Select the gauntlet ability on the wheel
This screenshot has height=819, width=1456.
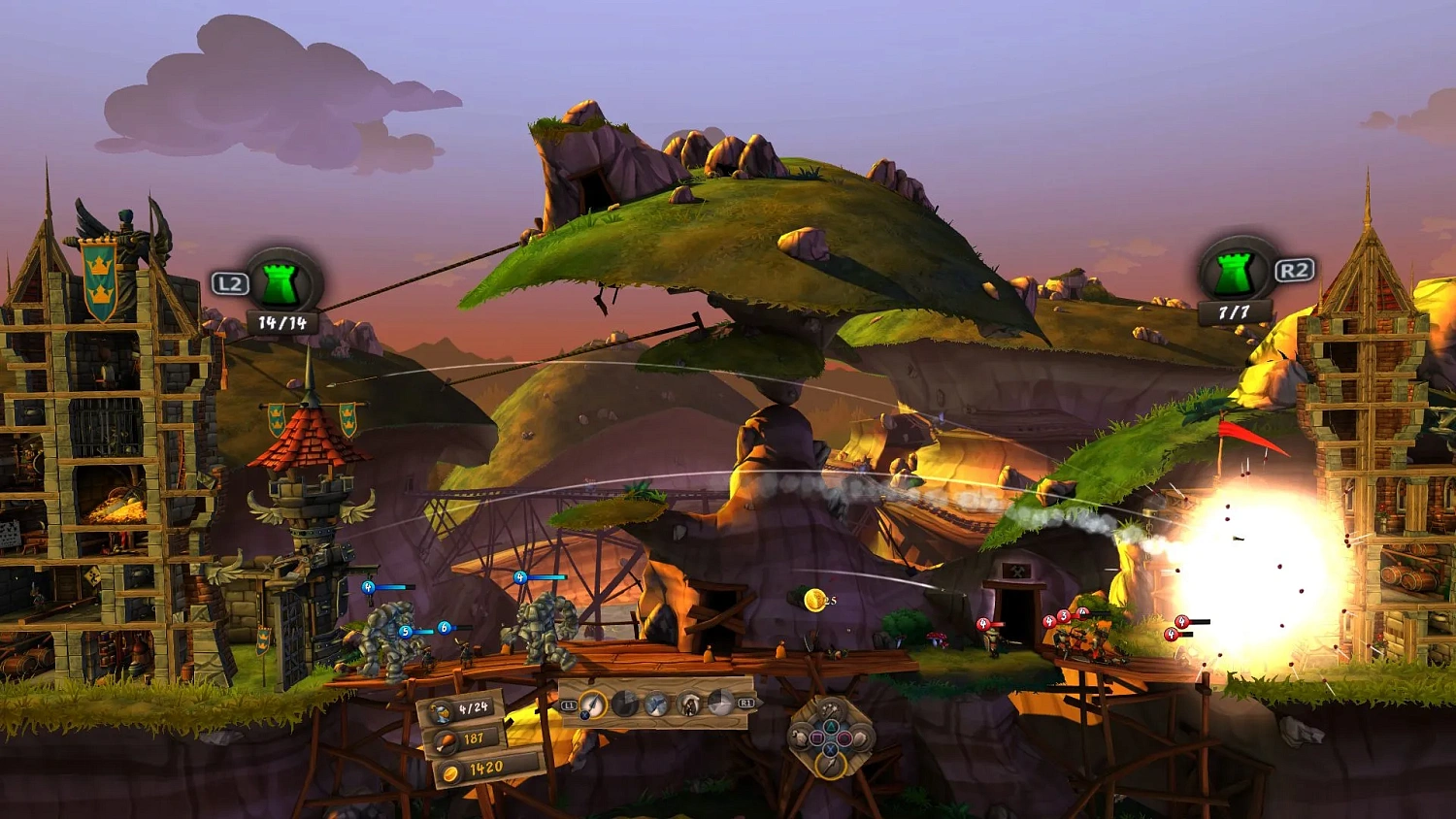[x=800, y=737]
